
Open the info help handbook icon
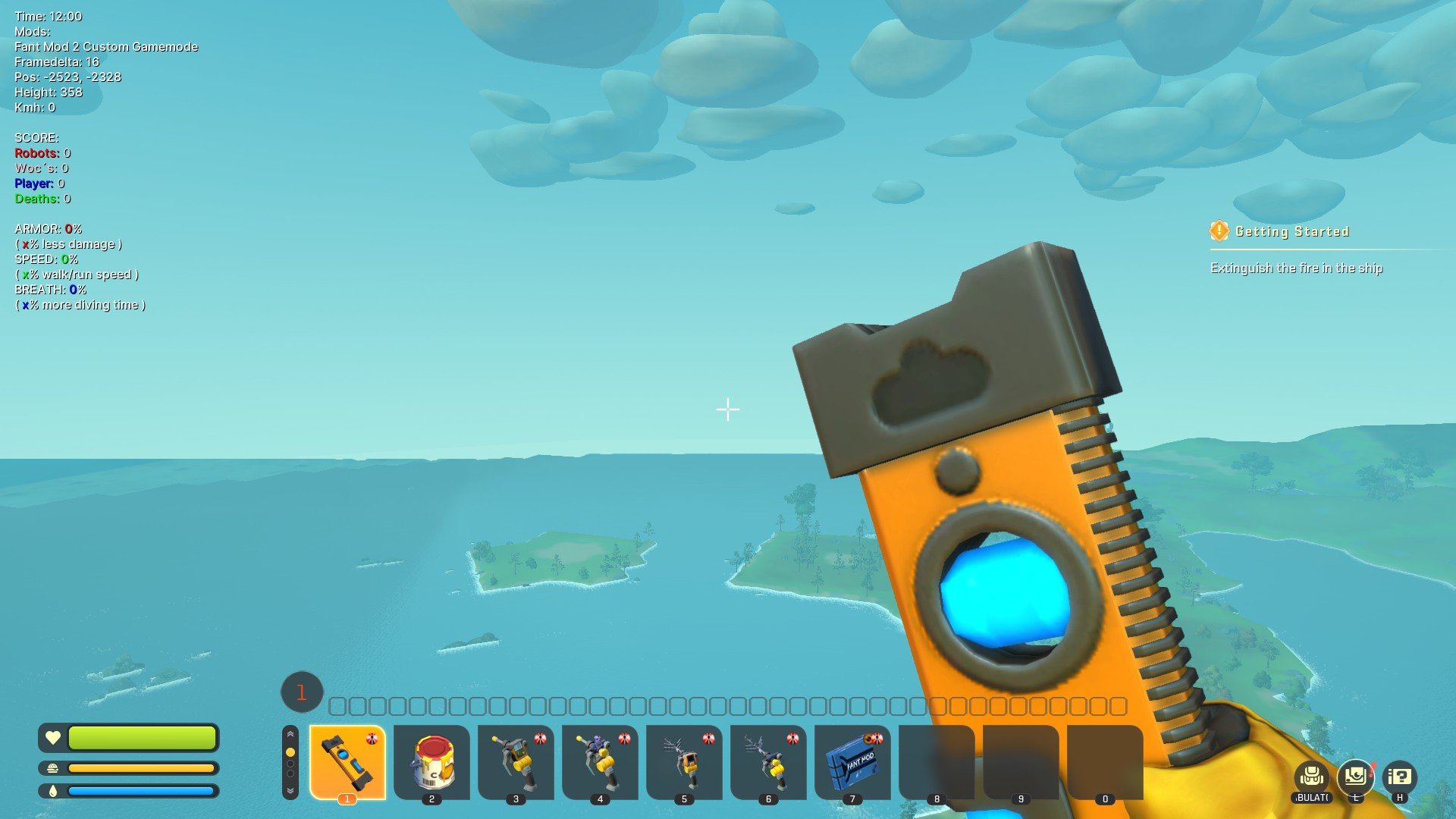pos(1400,777)
